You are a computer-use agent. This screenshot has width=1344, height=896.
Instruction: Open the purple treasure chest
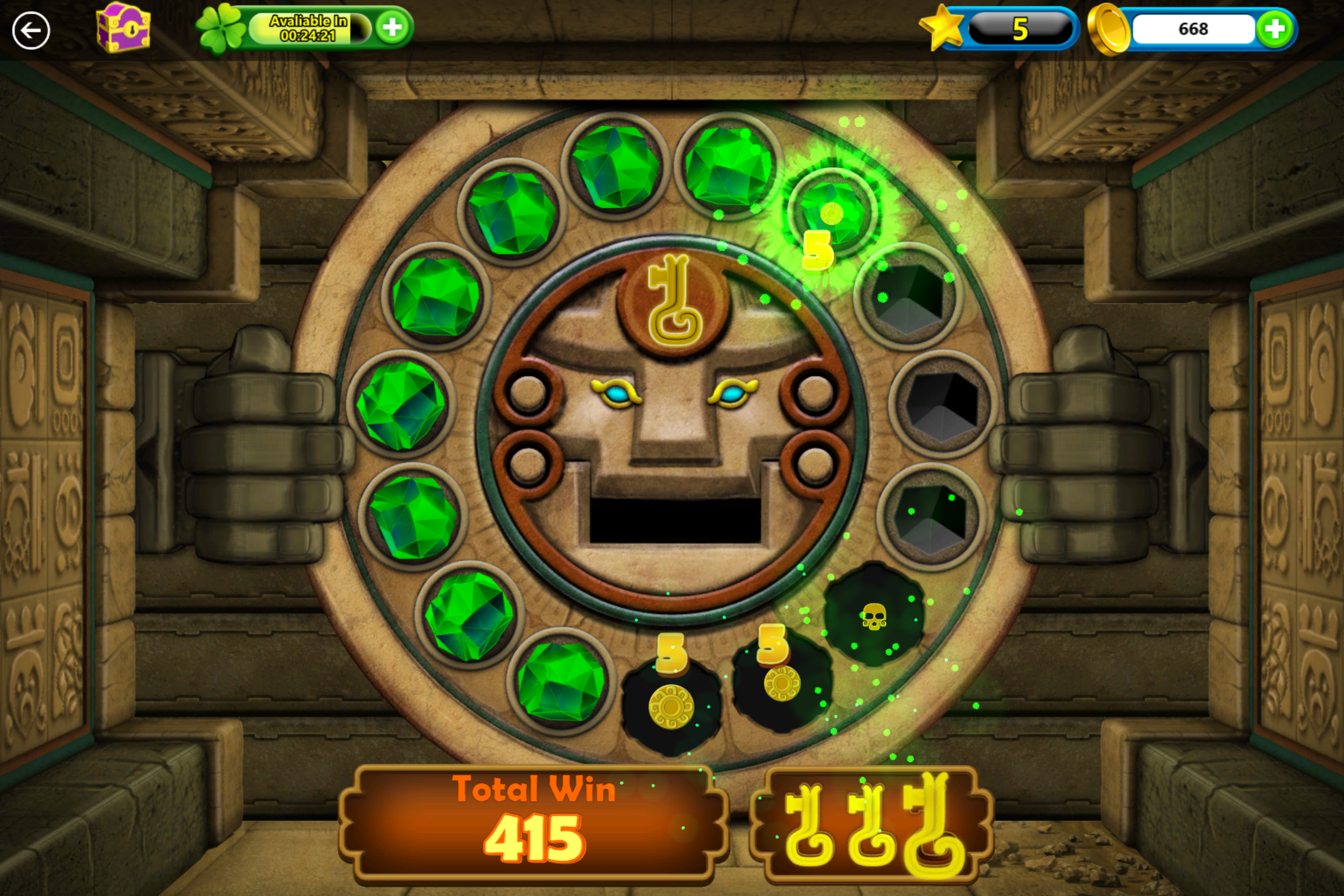[124, 28]
